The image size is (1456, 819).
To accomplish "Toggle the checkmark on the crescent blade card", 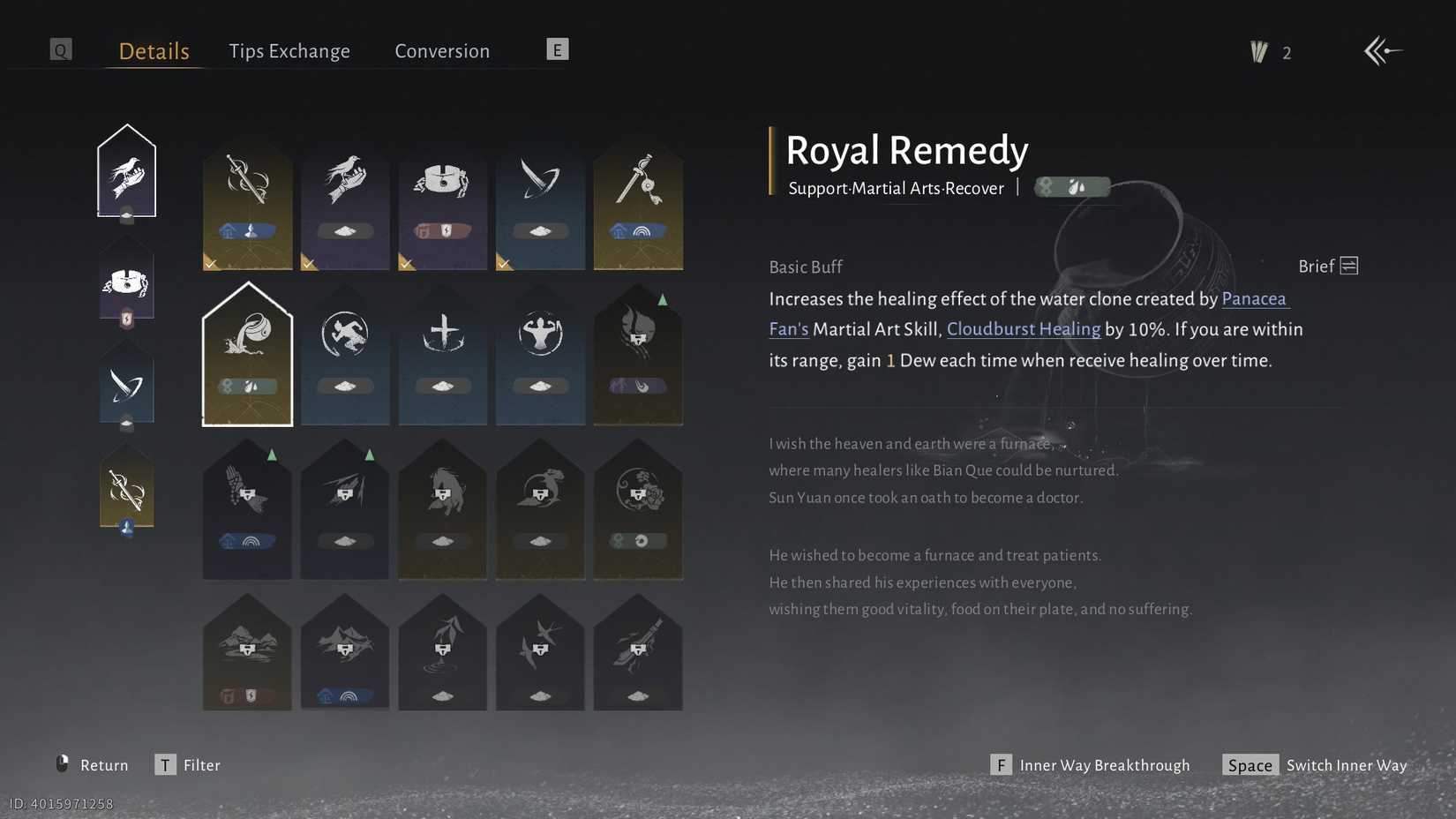I will [x=504, y=262].
